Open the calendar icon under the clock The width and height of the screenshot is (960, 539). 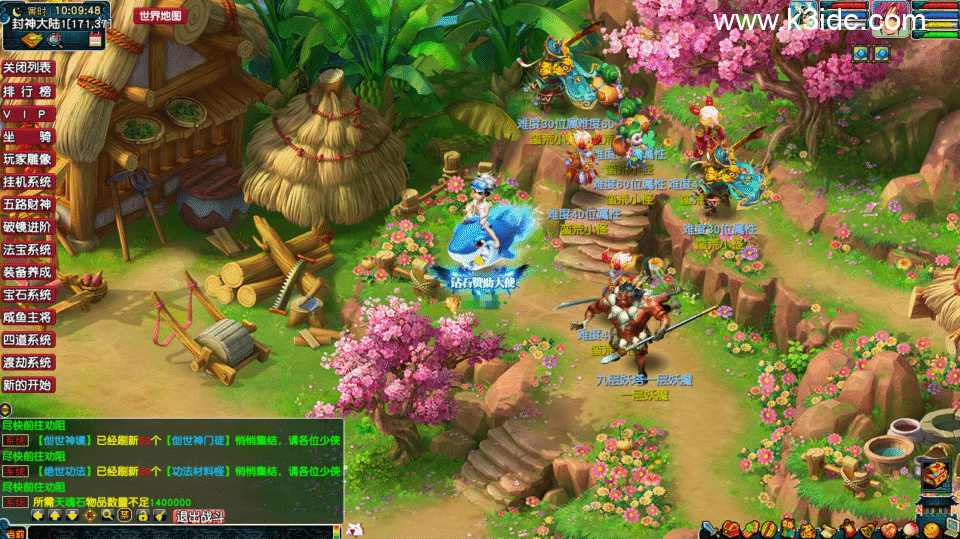pos(96,40)
